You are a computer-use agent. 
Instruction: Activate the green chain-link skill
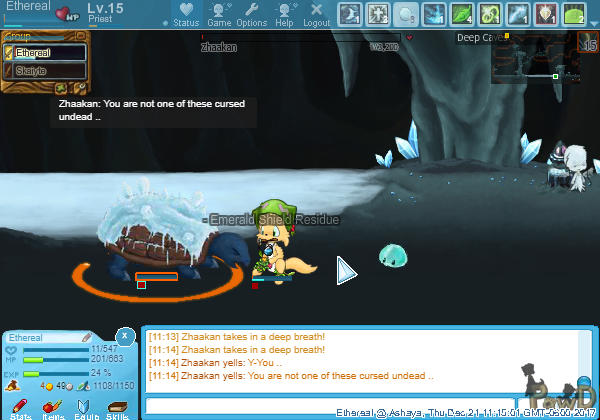[x=490, y=14]
